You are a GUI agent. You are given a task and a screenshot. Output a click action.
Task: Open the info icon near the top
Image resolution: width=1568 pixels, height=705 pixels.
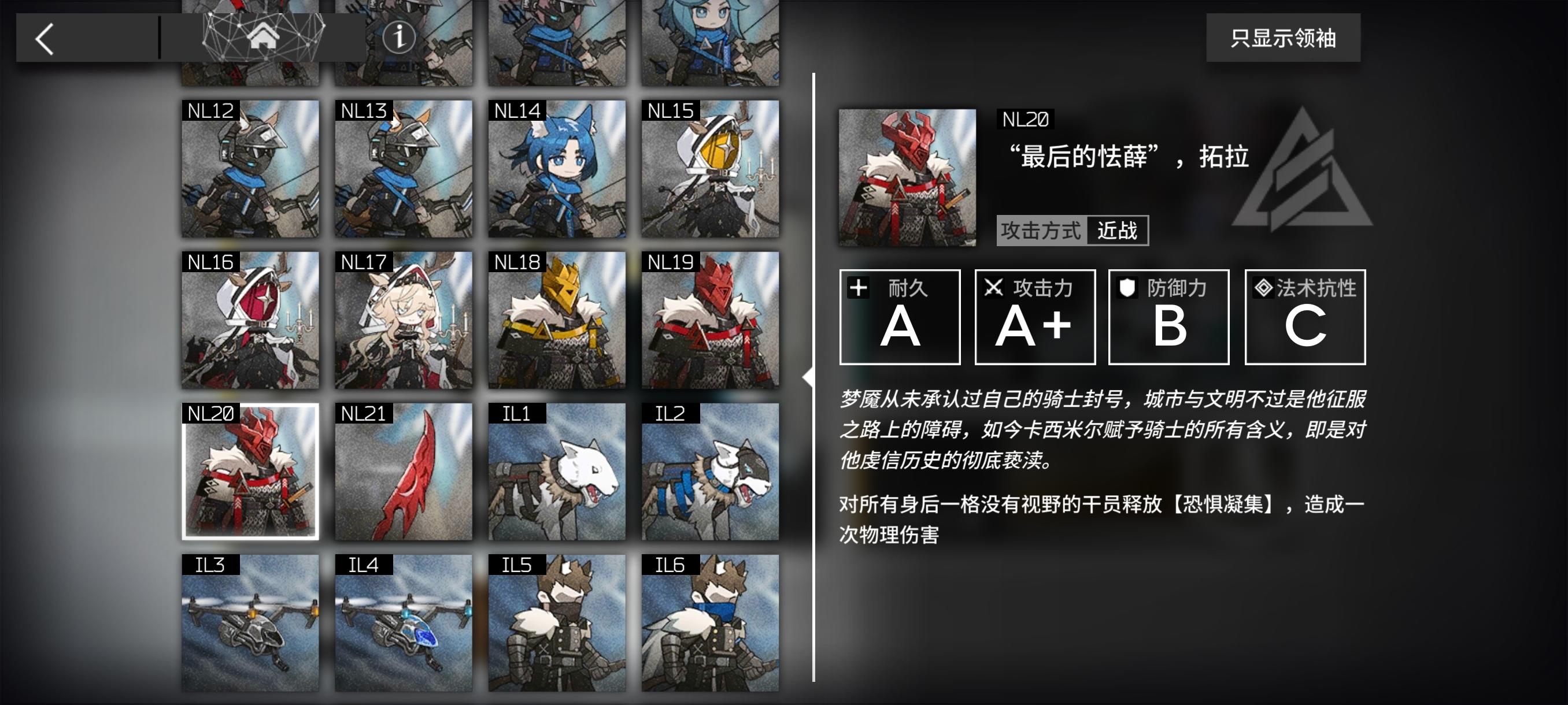point(400,39)
